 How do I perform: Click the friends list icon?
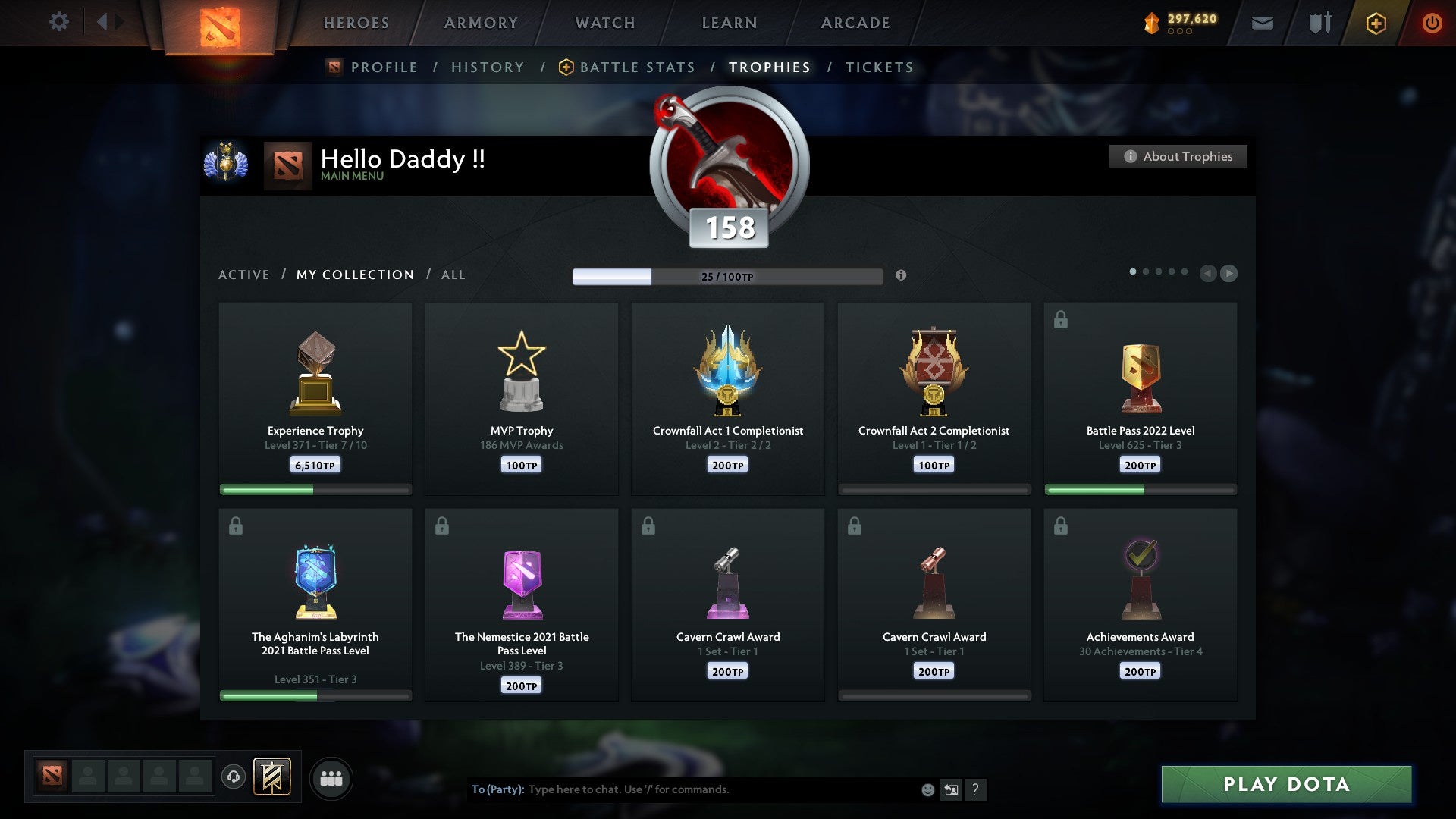tap(331, 777)
